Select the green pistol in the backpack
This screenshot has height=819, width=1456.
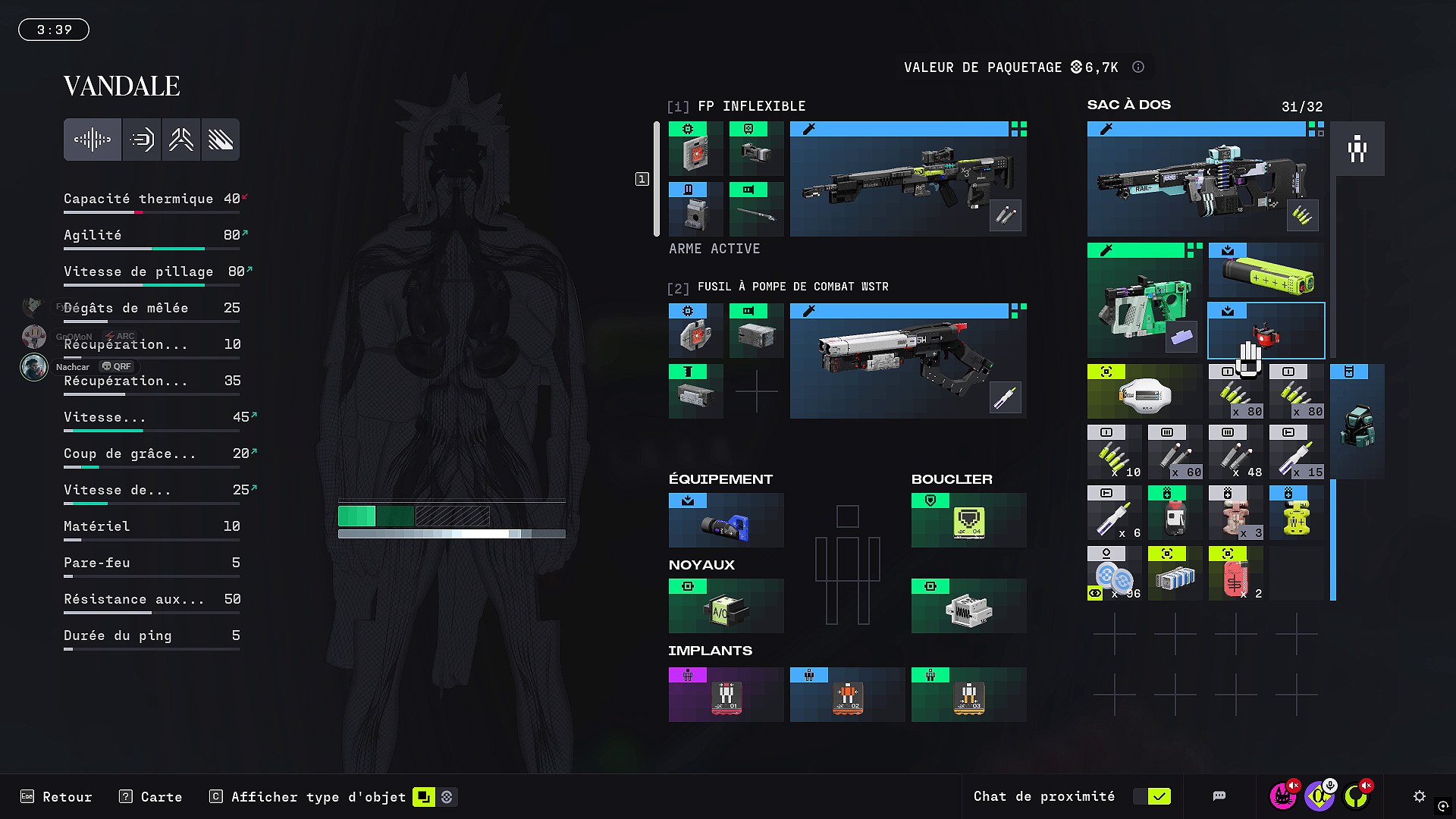[1144, 301]
